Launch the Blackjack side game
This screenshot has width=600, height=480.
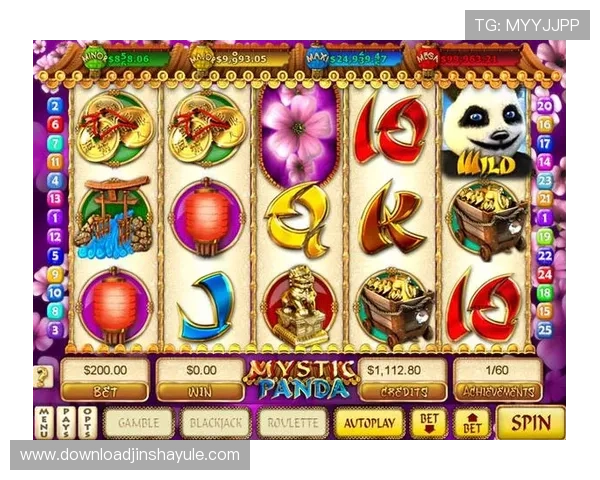pos(216,423)
